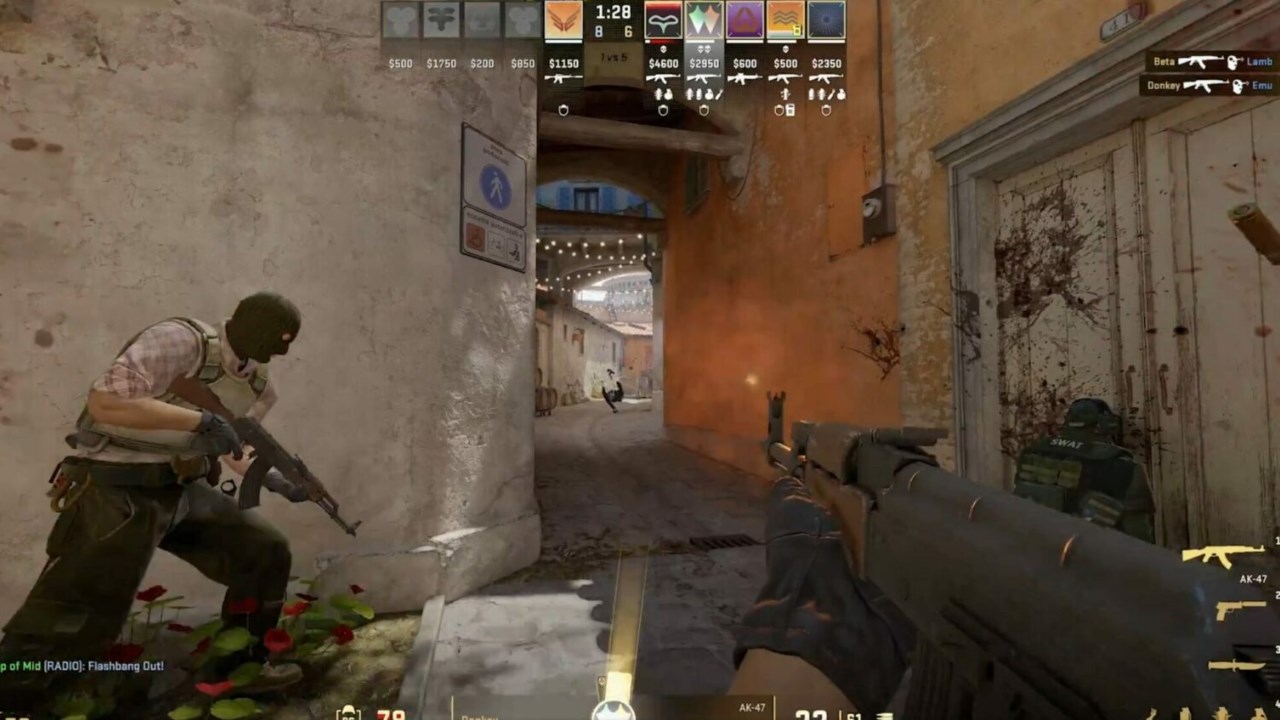Select the greyed-out dead player with $1750
This screenshot has width=1280, height=720.
(441, 21)
